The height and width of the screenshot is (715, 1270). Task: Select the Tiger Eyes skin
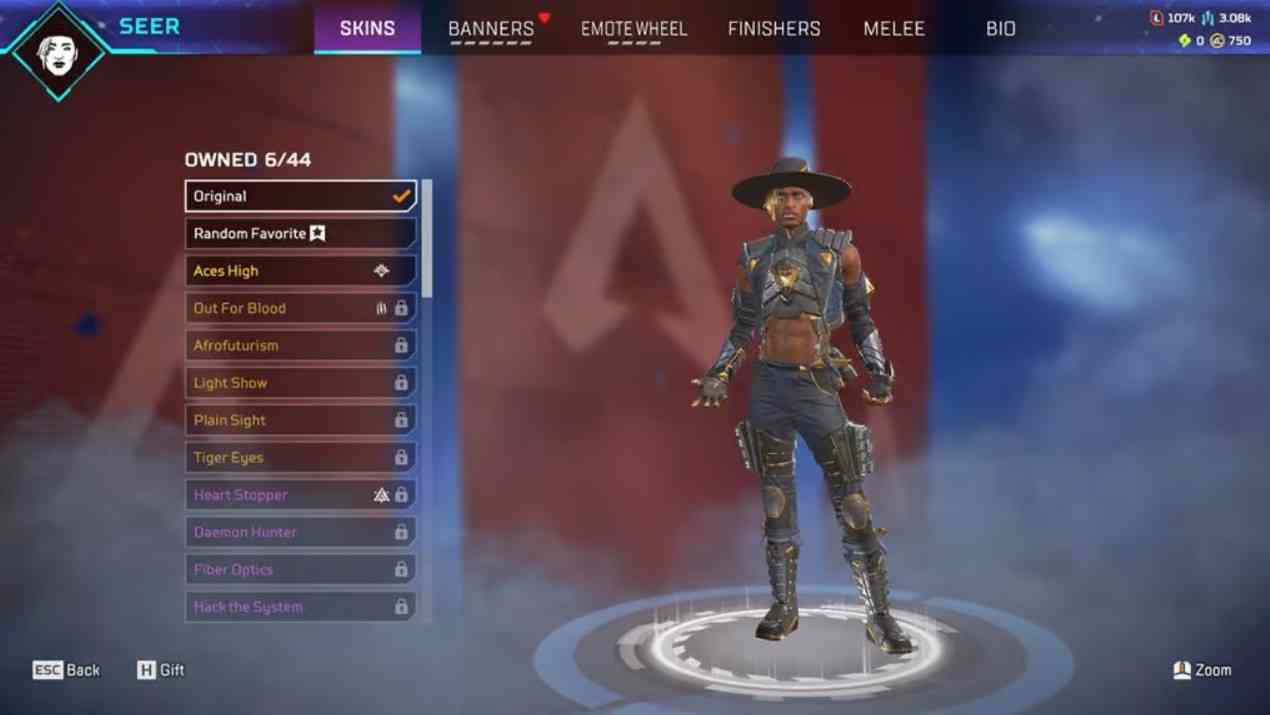tap(300, 457)
